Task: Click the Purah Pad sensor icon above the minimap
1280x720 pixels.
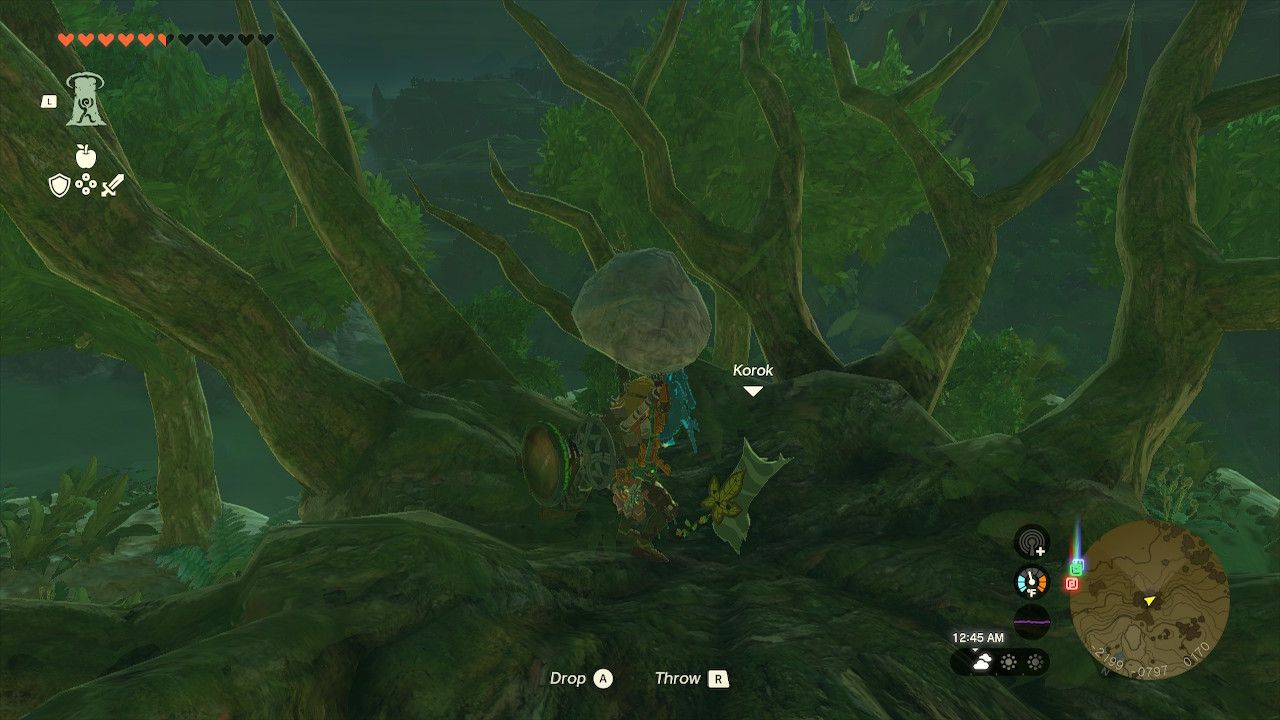Action: pyautogui.click(x=1033, y=542)
